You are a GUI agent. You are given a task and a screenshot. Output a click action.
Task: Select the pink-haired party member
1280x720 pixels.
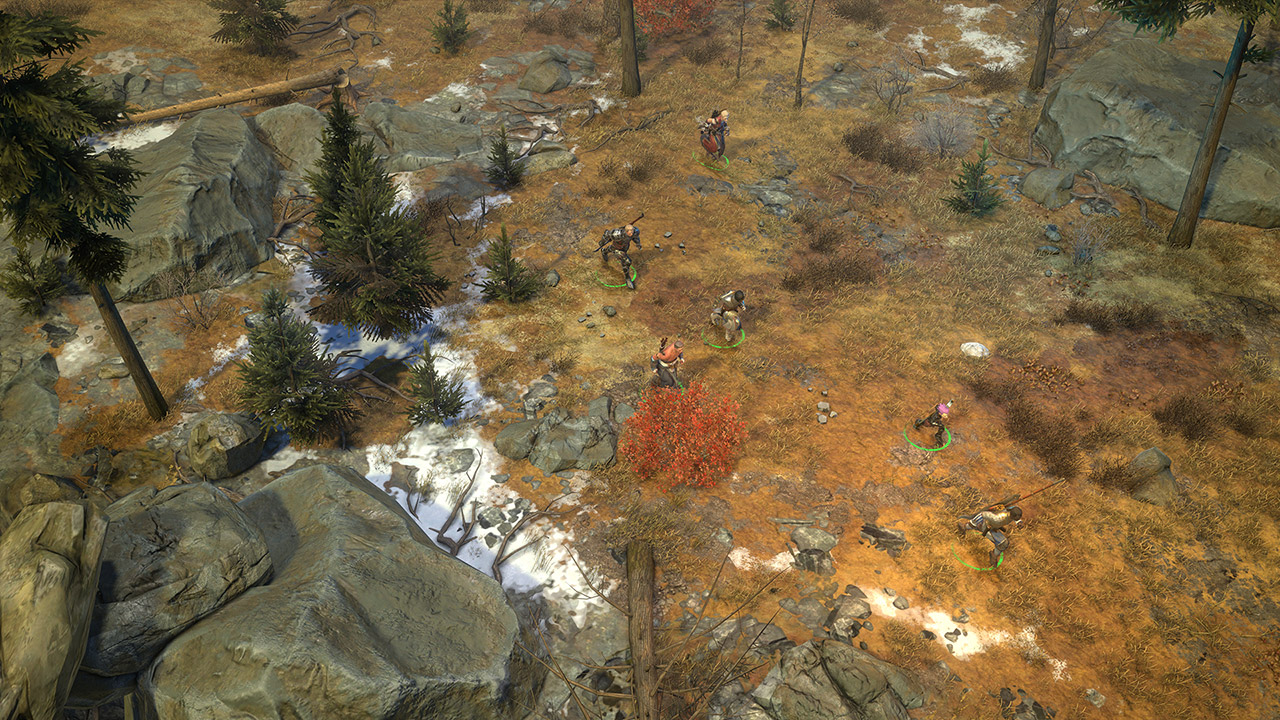click(937, 422)
